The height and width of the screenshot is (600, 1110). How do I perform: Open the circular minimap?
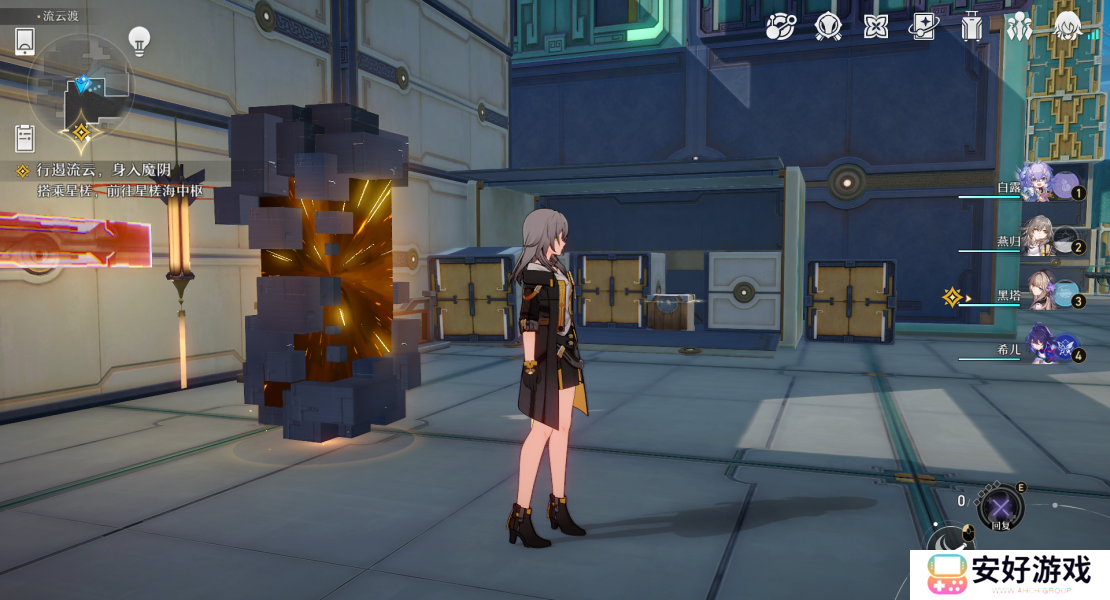pyautogui.click(x=80, y=87)
